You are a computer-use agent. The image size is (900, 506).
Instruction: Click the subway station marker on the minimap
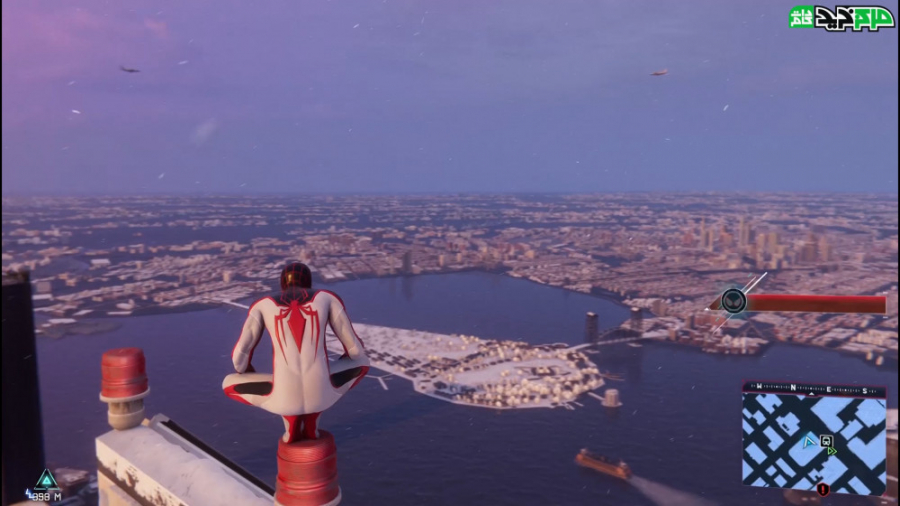(x=826, y=440)
